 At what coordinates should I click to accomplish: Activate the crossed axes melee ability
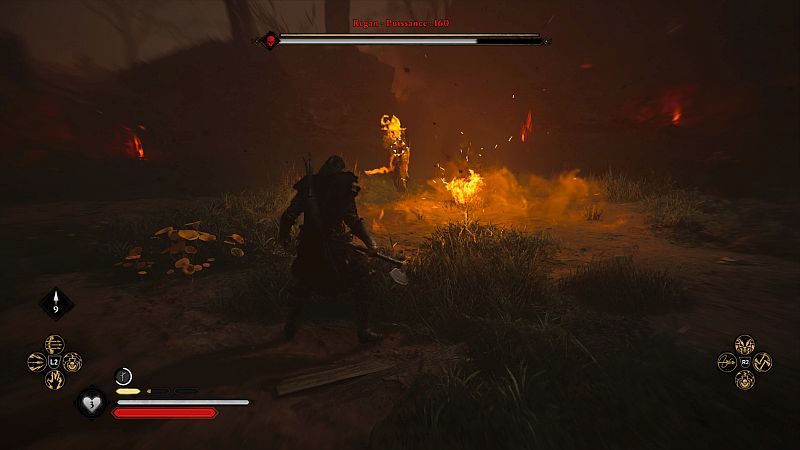coord(762,362)
